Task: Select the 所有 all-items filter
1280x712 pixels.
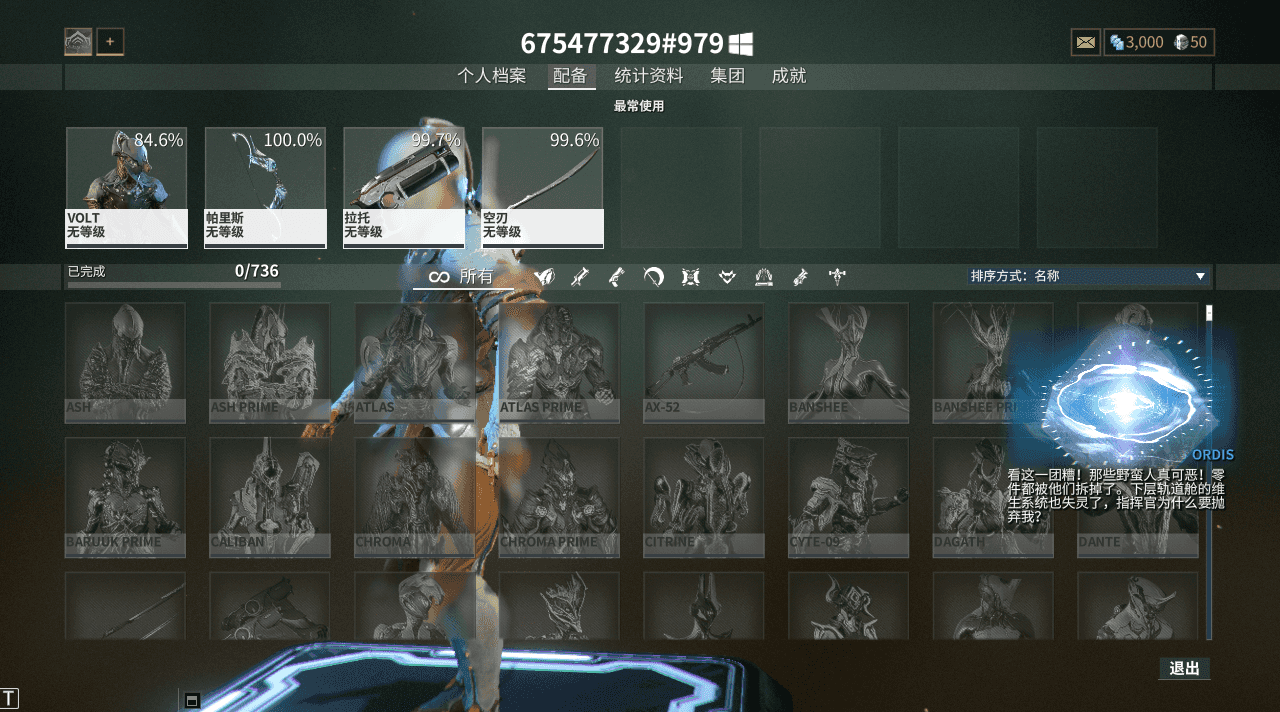Action: (463, 277)
